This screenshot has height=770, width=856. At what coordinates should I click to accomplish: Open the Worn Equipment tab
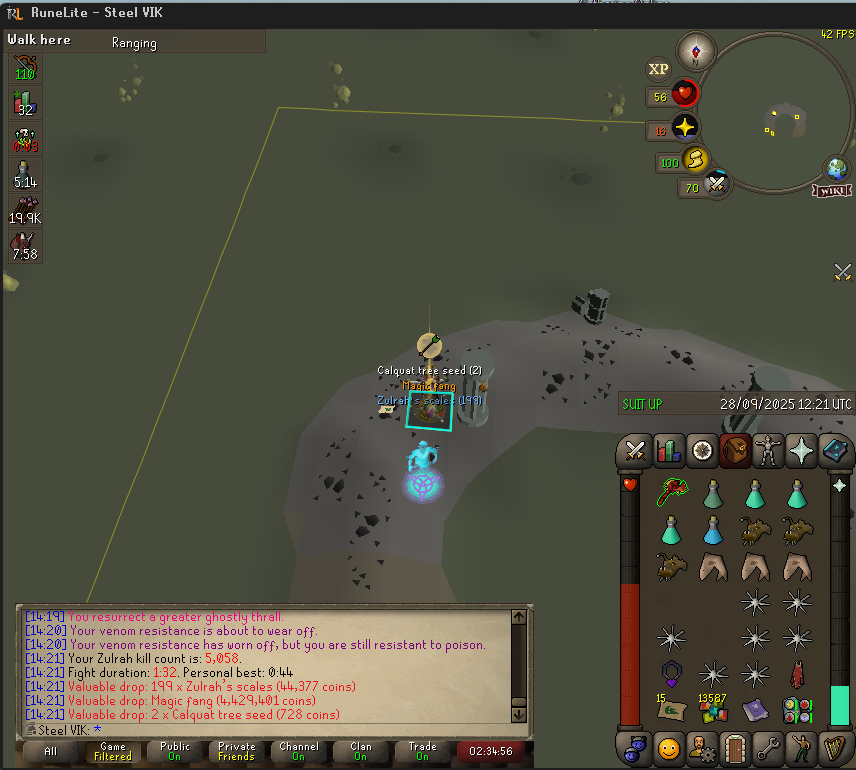768,451
